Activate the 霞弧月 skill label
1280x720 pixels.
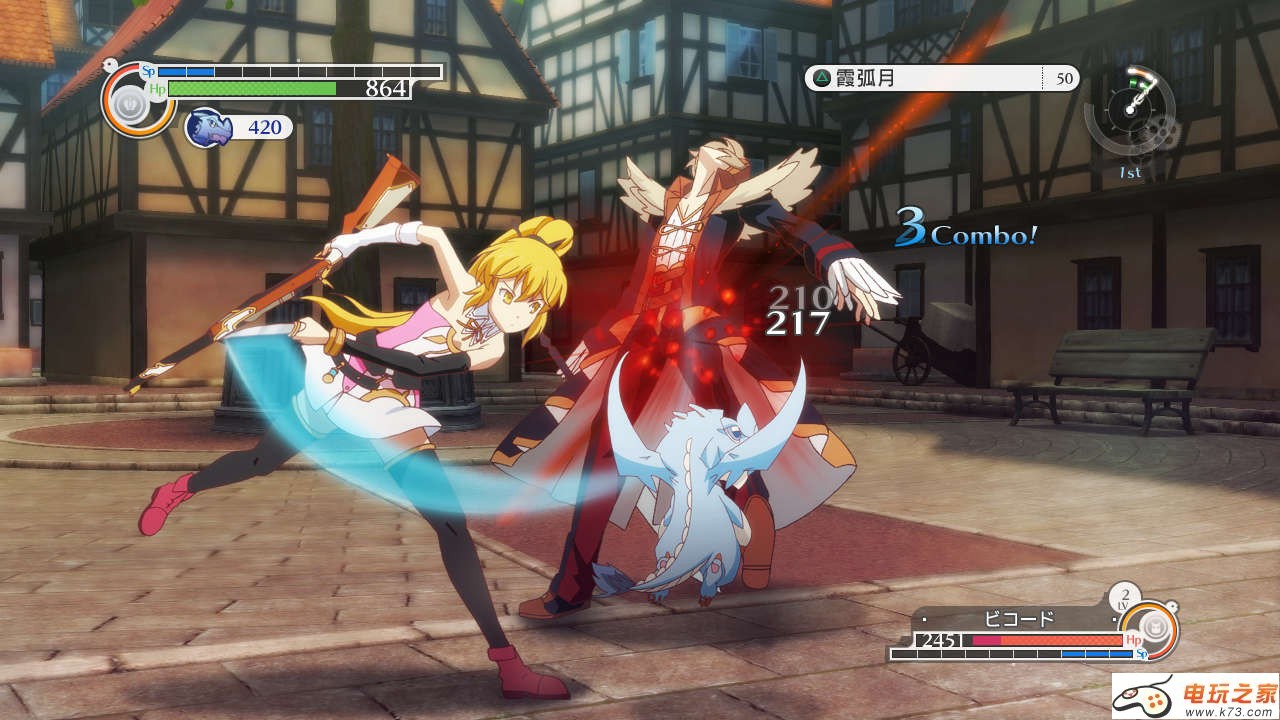coord(865,78)
